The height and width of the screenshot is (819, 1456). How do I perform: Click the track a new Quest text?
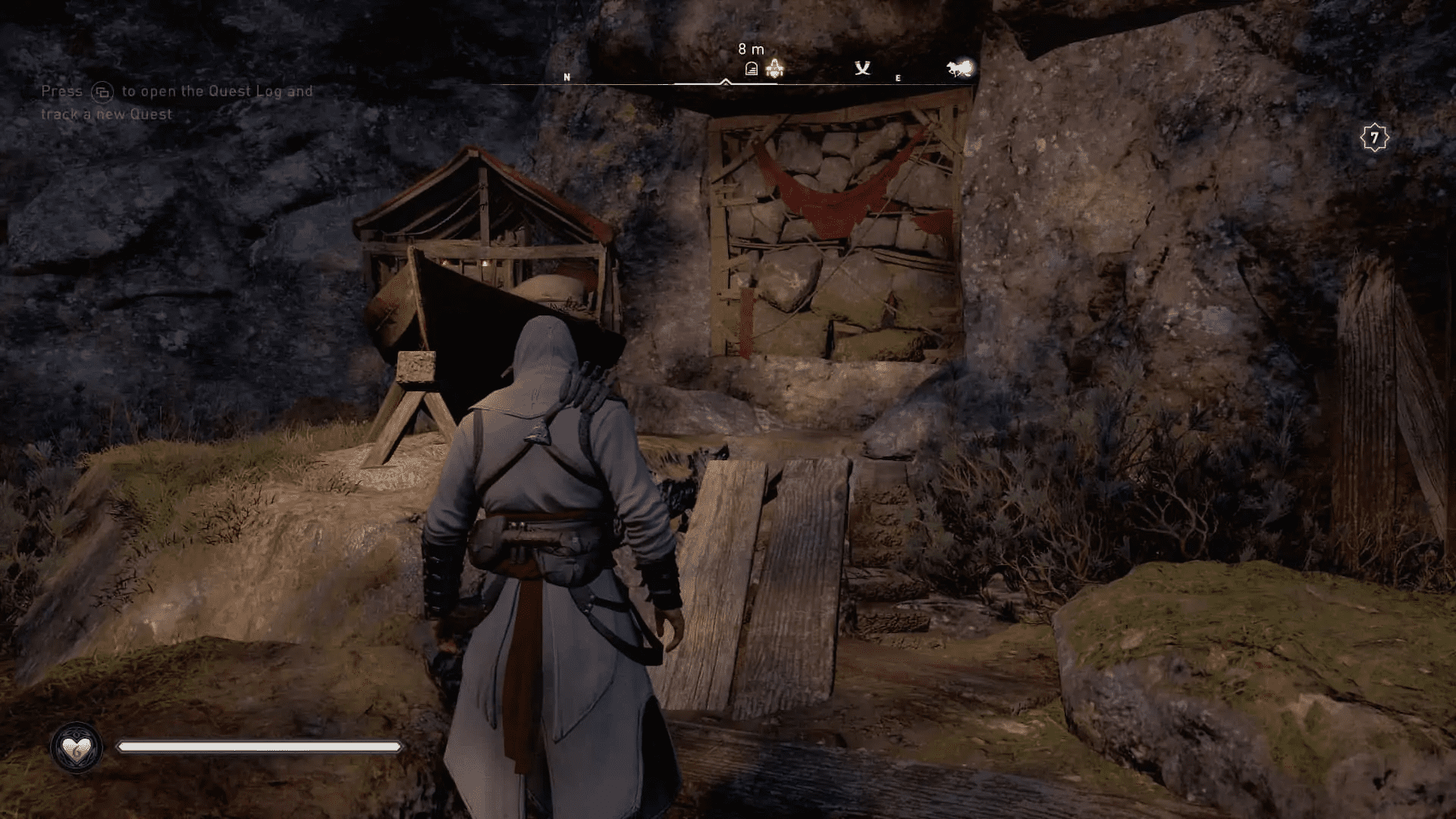point(106,115)
